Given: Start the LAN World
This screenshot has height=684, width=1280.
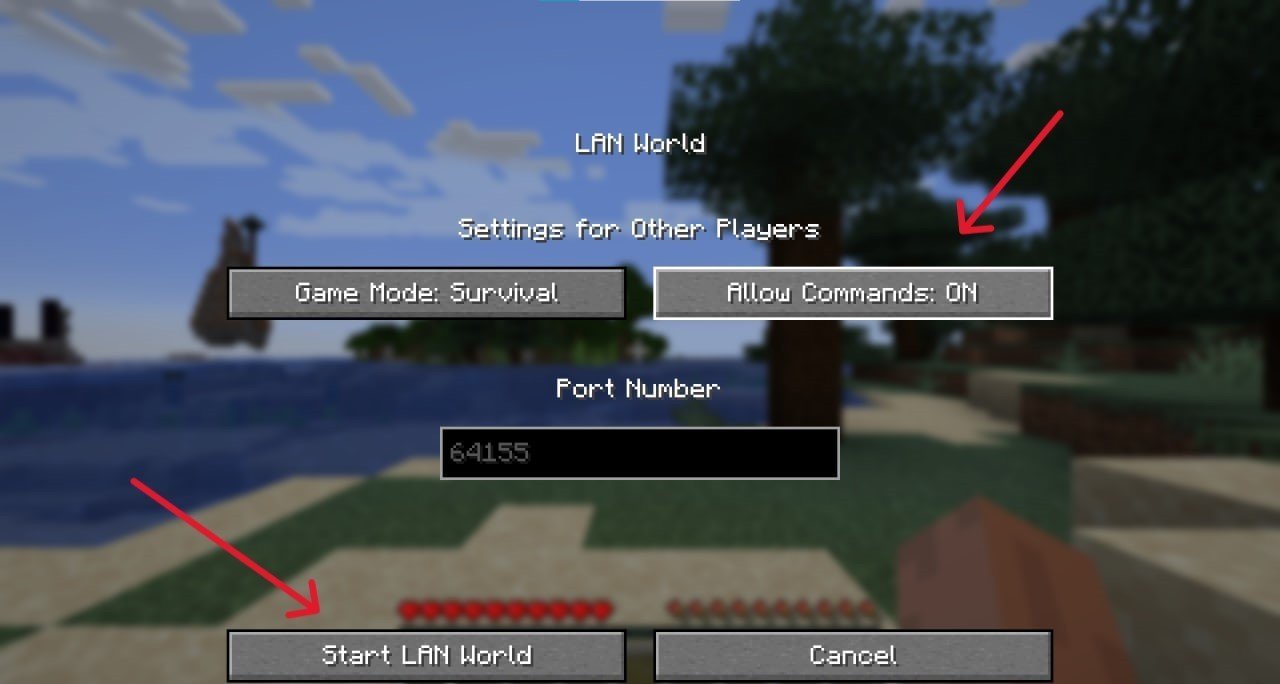Looking at the screenshot, I should (x=427, y=656).
